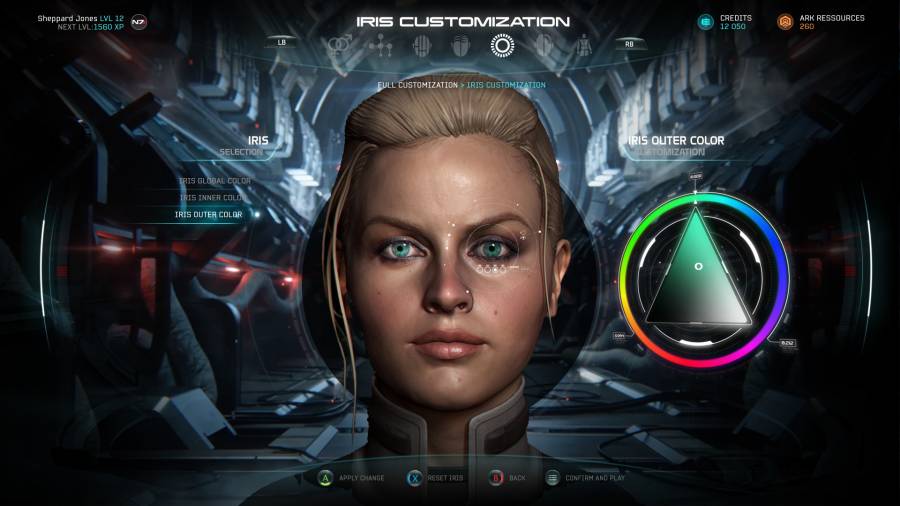Select the iris ring tab
This screenshot has height=506, width=900.
pos(500,45)
